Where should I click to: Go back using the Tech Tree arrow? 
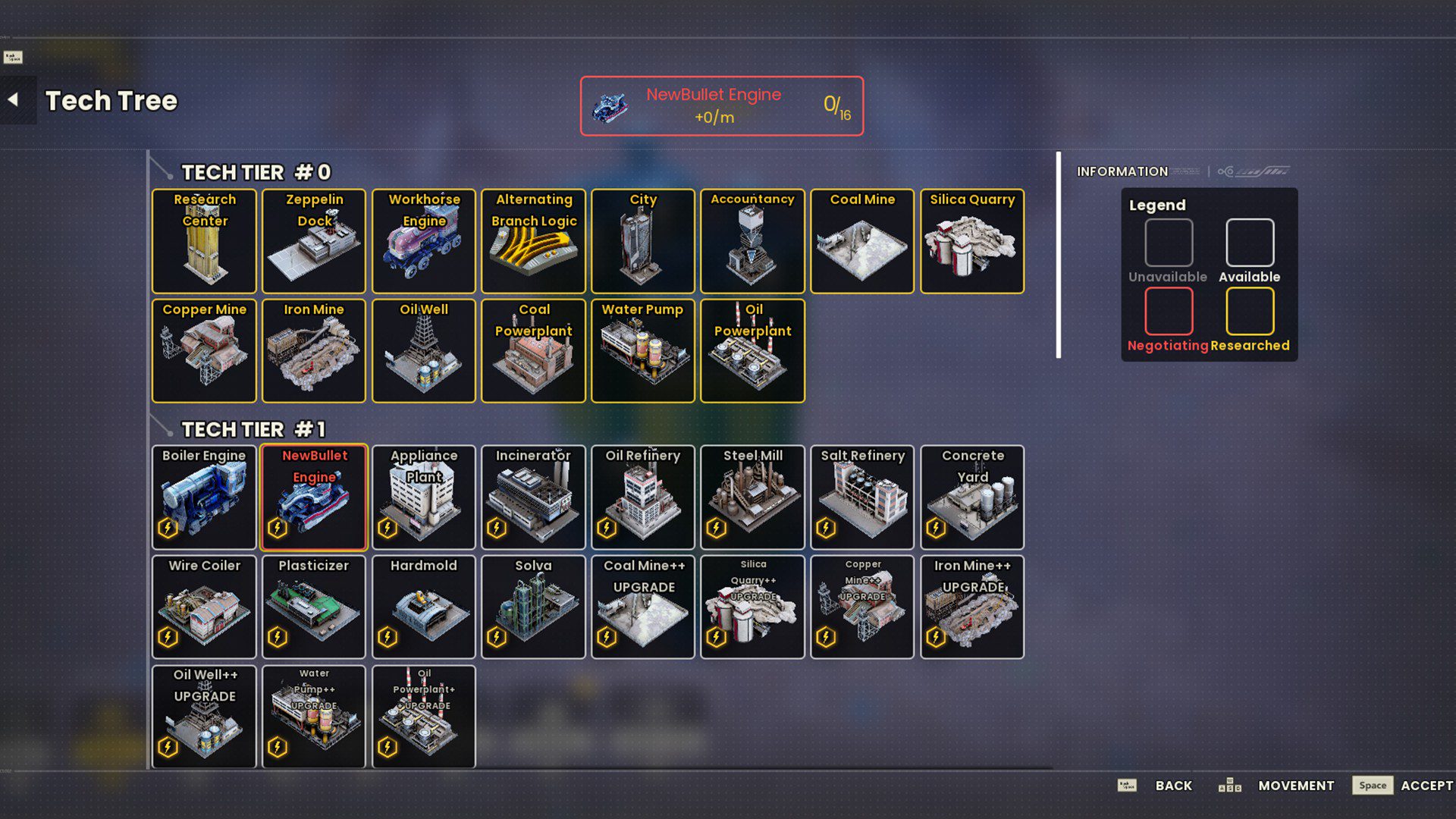click(14, 100)
